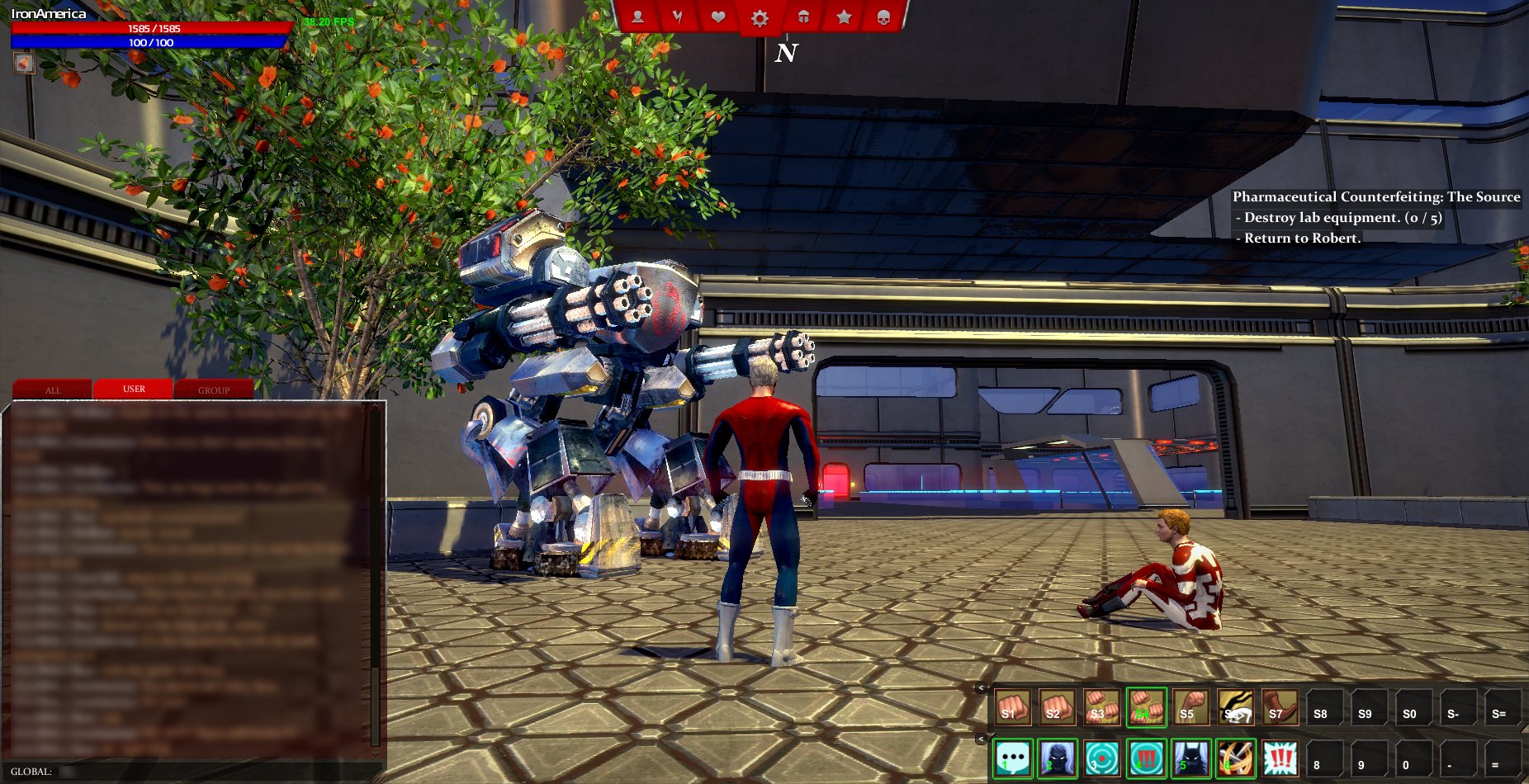Screen dimensions: 1529x784
Task: Switch to the GROUP chat tab
Action: [212, 390]
